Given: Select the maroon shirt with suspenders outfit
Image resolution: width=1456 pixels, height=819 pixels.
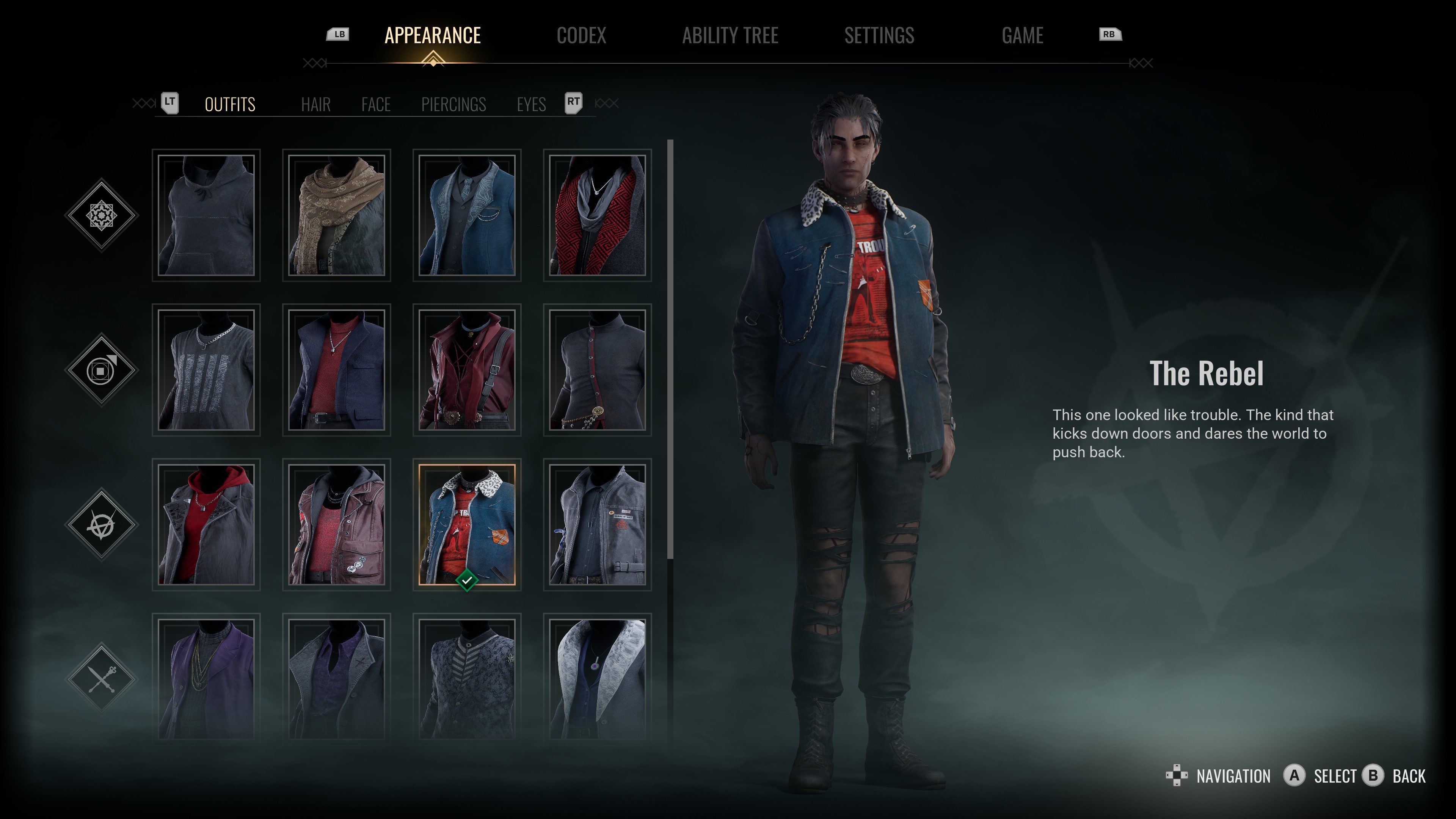Looking at the screenshot, I should 467,370.
